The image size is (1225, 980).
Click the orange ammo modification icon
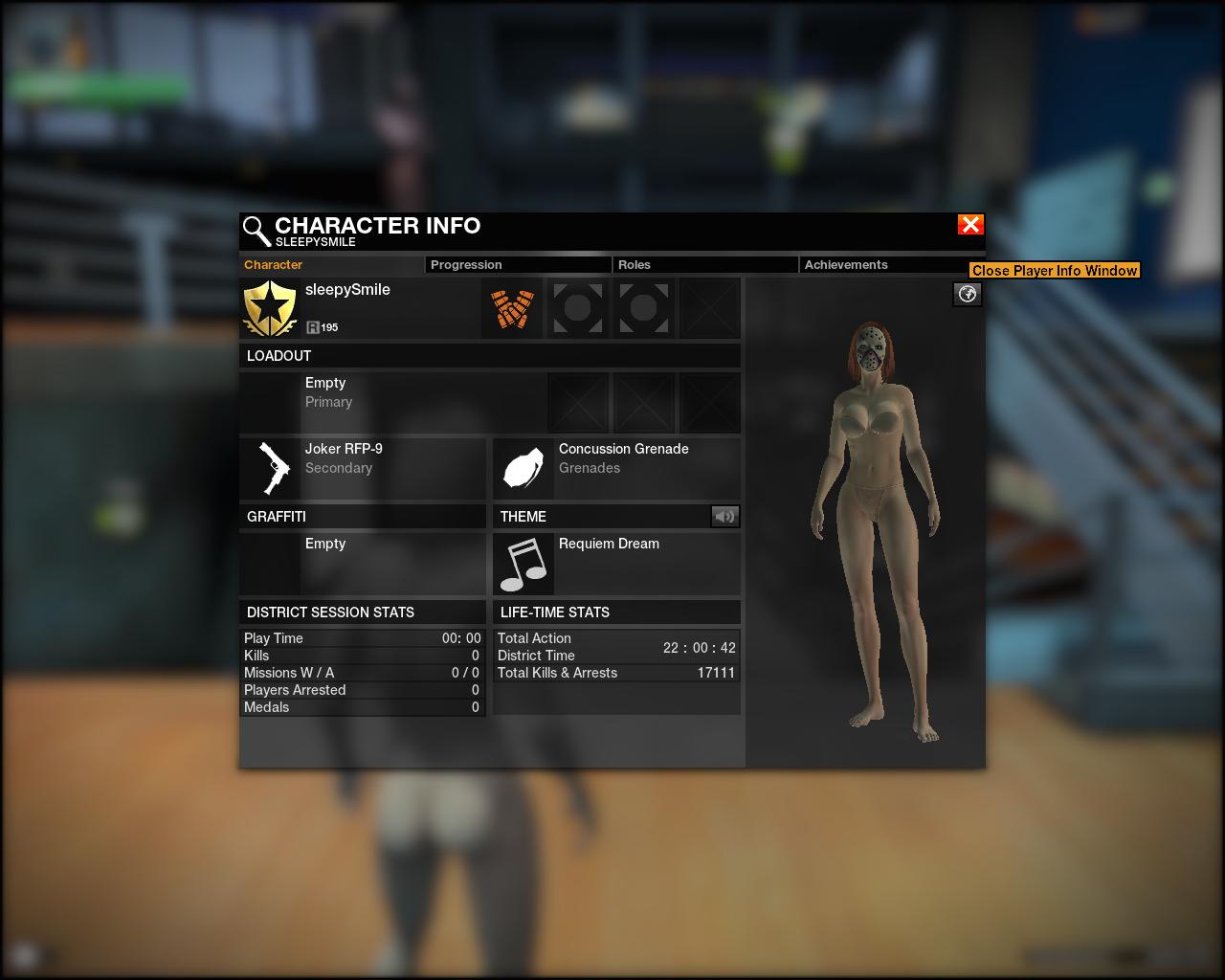(x=512, y=308)
